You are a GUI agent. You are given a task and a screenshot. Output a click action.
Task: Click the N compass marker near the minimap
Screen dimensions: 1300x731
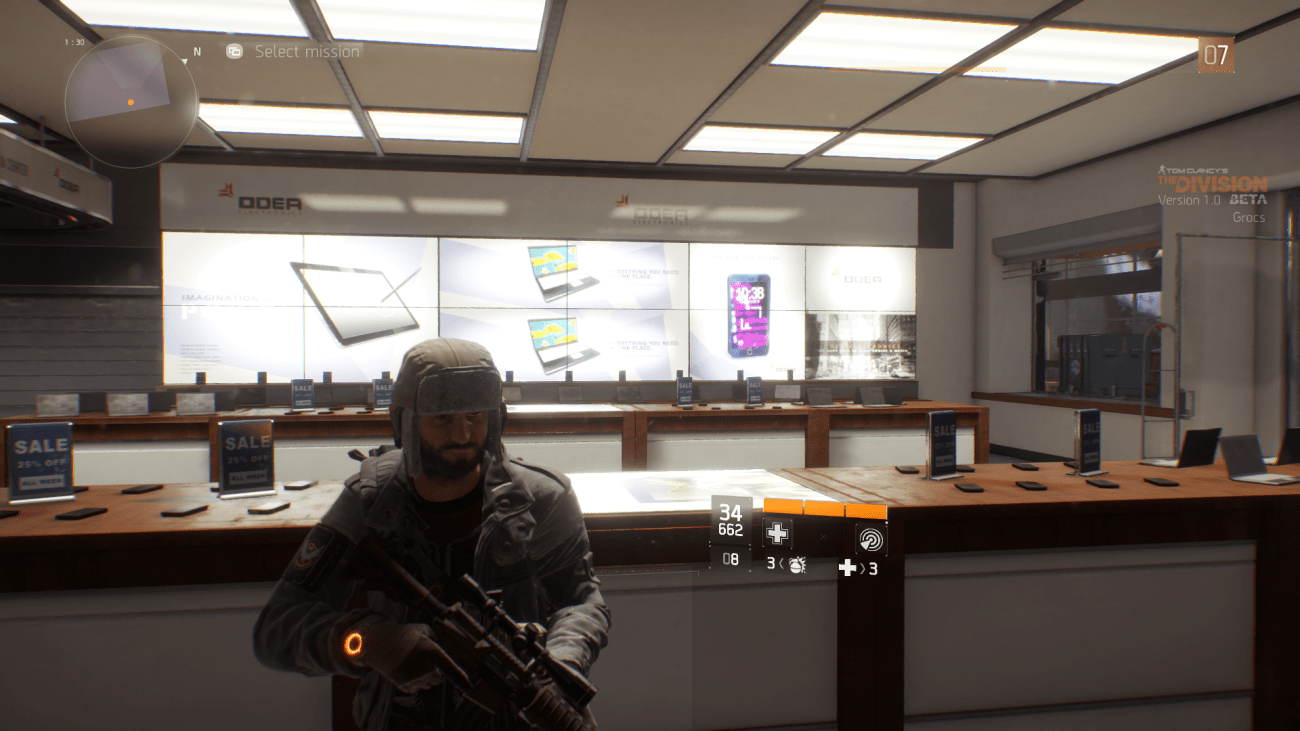195,48
